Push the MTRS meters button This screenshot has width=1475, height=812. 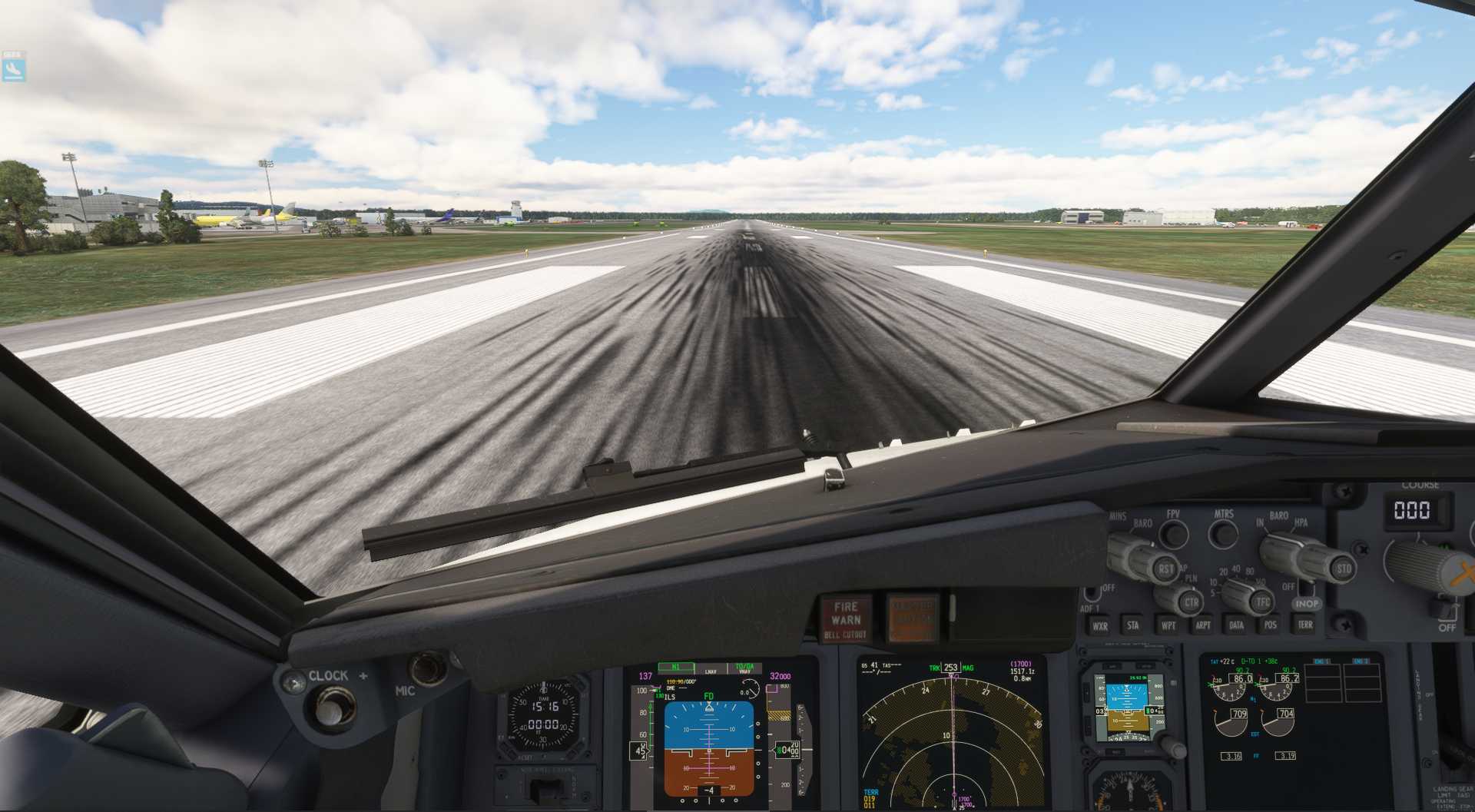pos(1223,534)
